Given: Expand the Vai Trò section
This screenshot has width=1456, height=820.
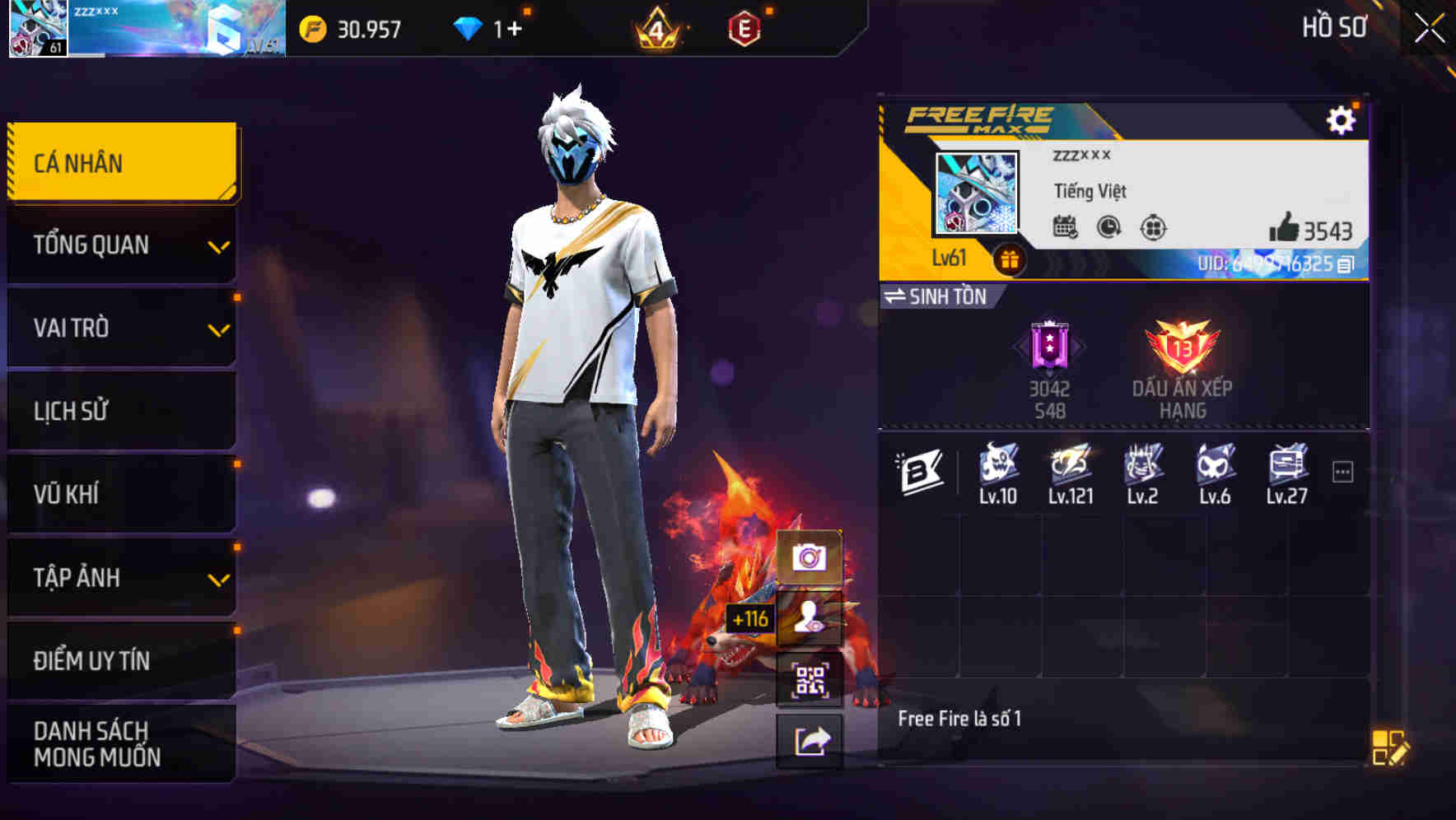Looking at the screenshot, I should 119,328.
